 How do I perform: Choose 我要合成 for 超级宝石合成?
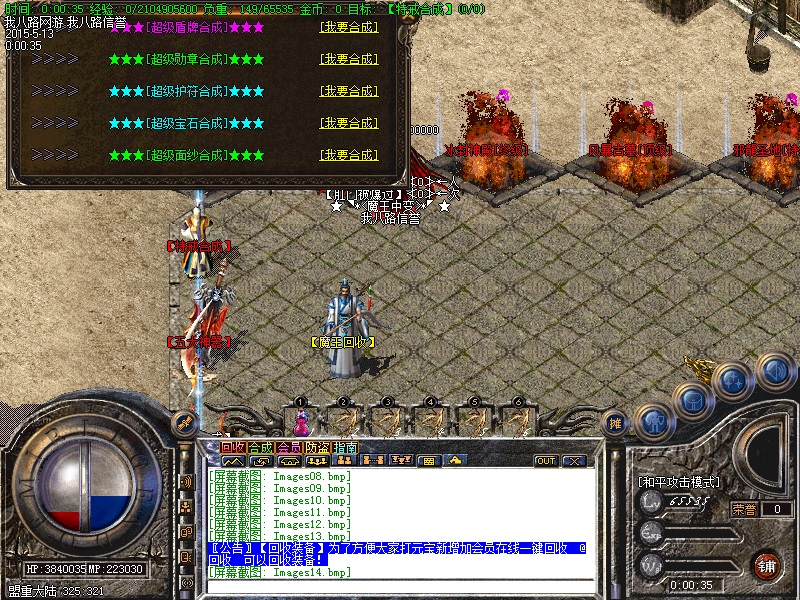pyautogui.click(x=349, y=124)
